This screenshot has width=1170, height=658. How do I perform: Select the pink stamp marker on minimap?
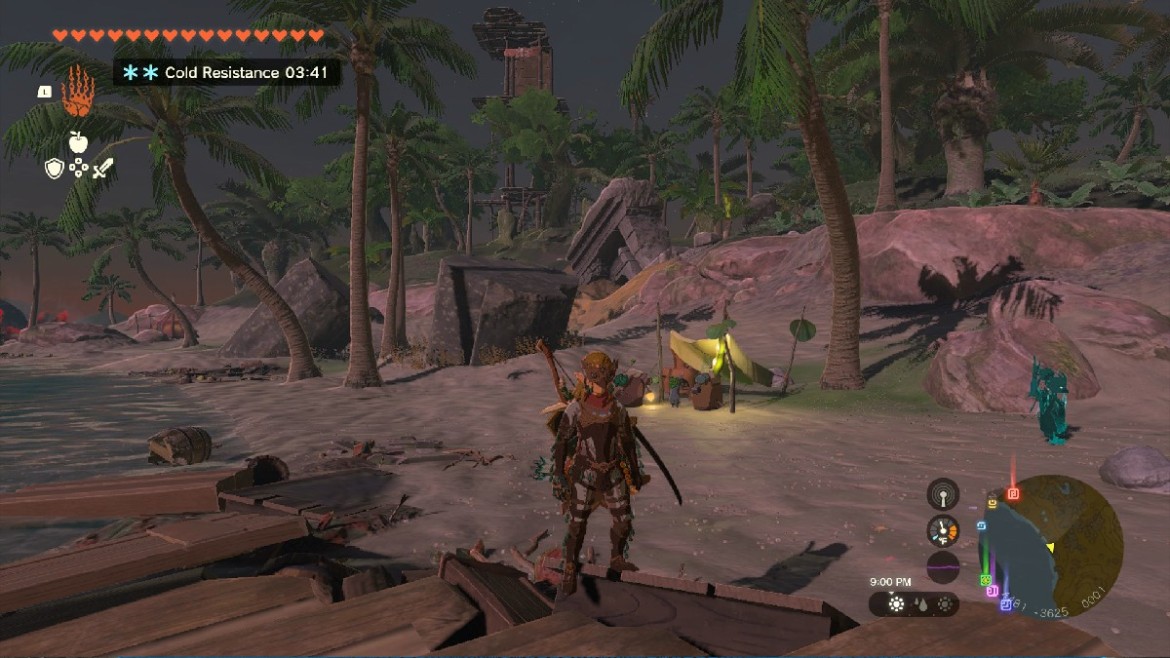[x=994, y=591]
